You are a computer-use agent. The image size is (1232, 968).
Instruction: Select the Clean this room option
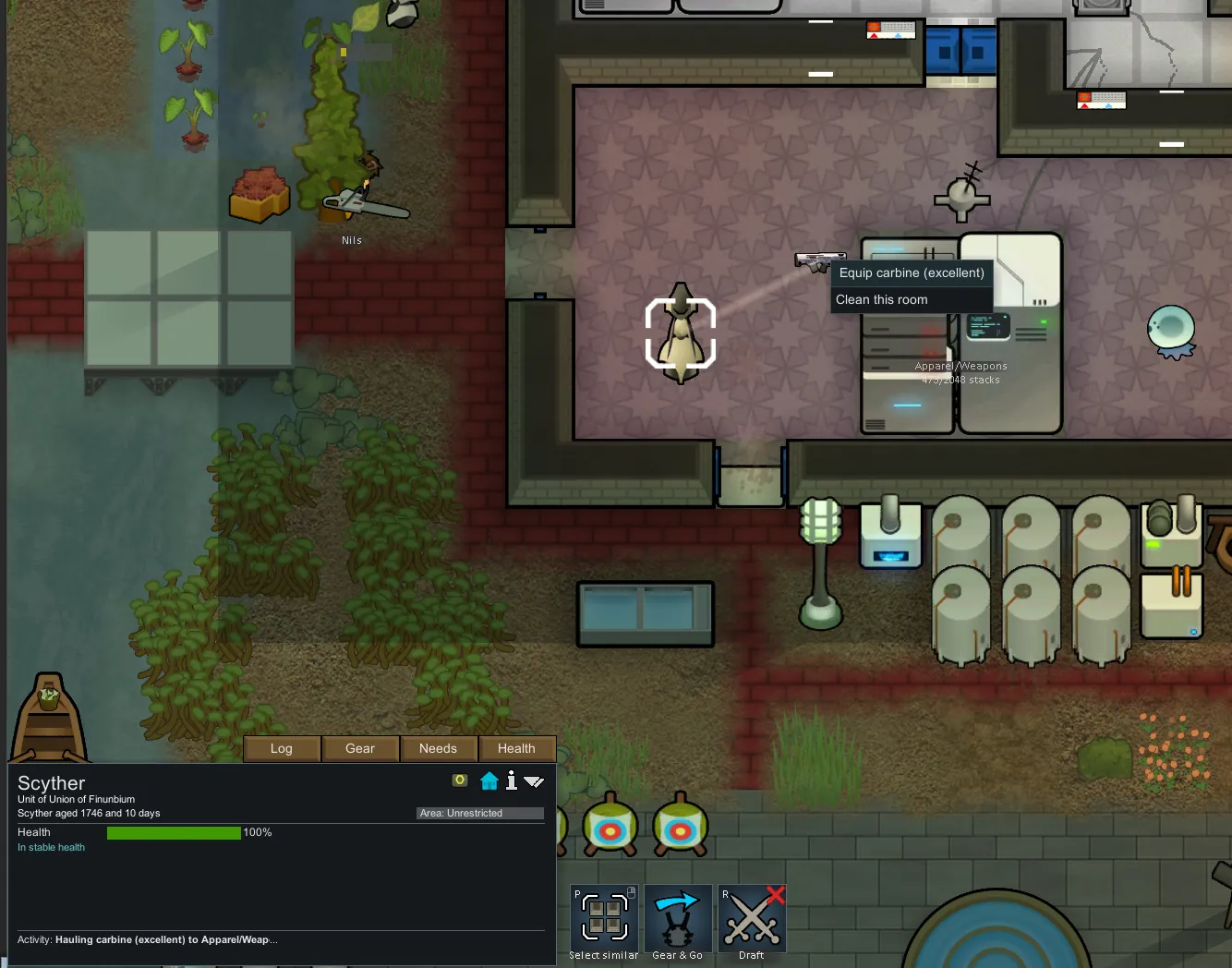point(912,299)
